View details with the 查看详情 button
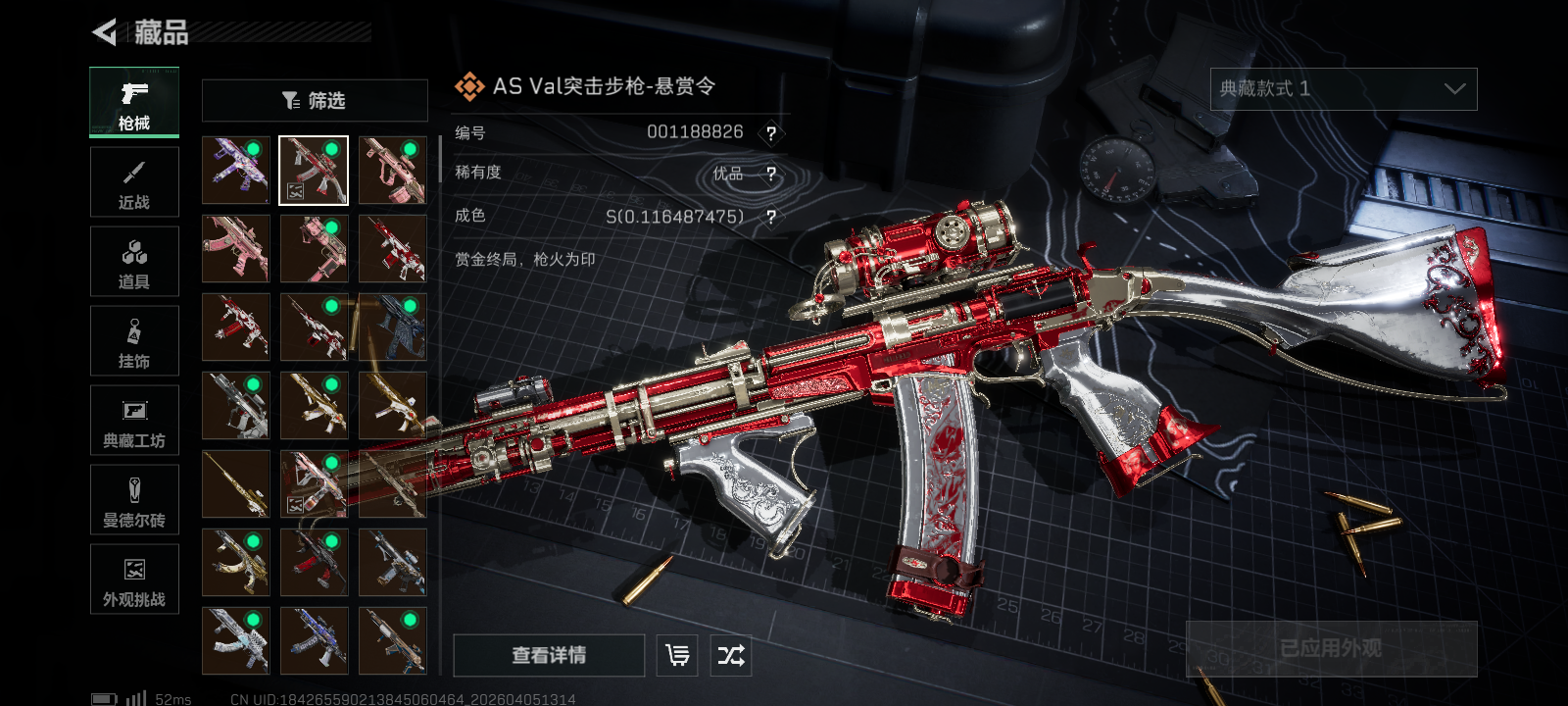 pos(549,655)
